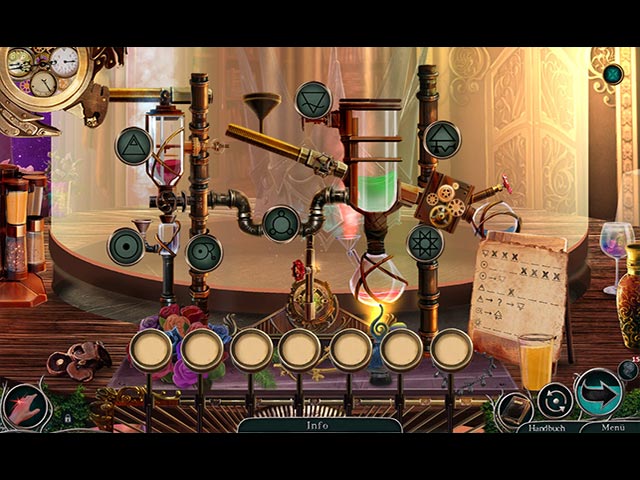Close the puzzle with the teal X

click(x=614, y=73)
